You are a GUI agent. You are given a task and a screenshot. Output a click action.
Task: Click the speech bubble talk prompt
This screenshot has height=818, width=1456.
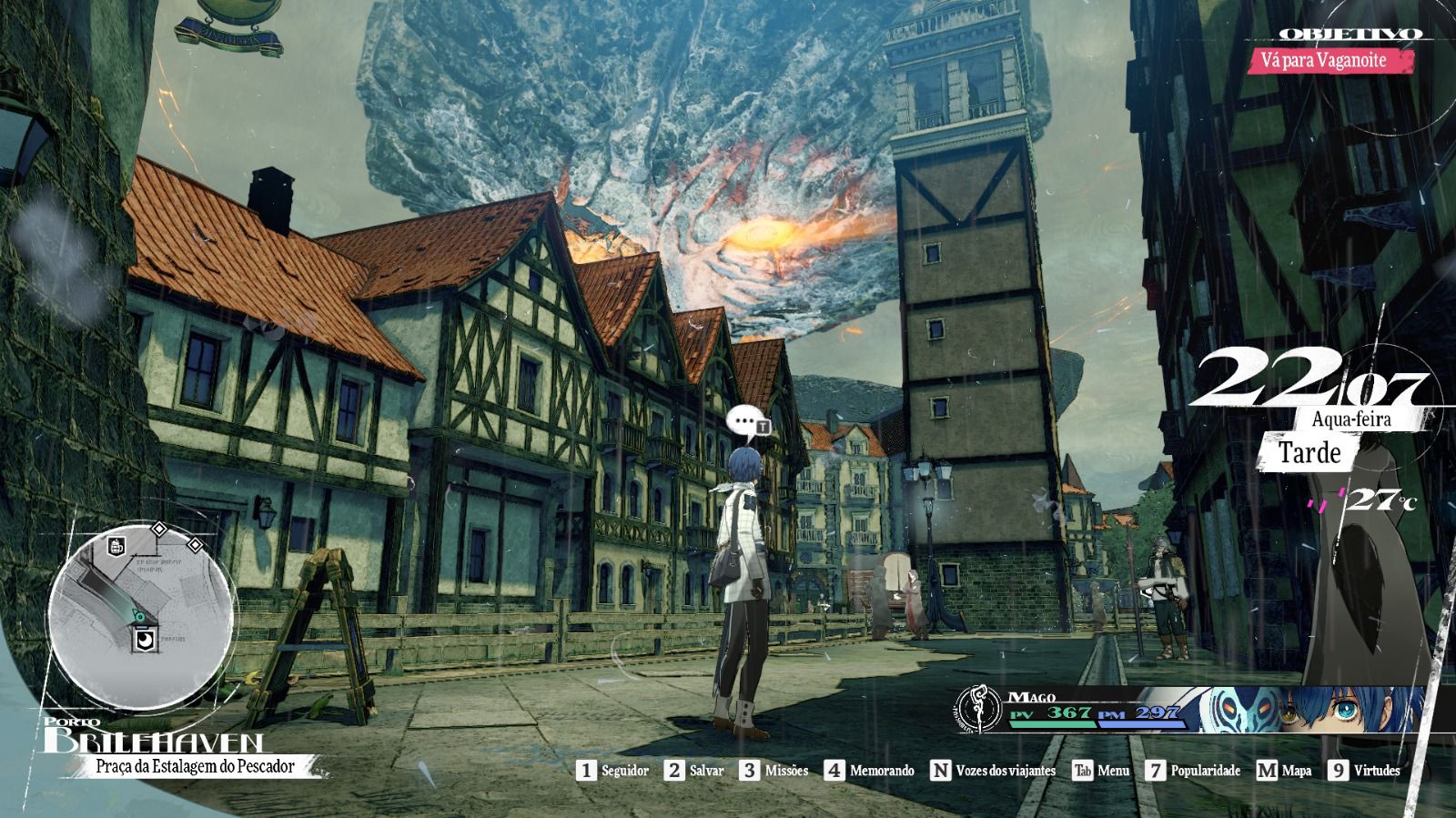[745, 421]
